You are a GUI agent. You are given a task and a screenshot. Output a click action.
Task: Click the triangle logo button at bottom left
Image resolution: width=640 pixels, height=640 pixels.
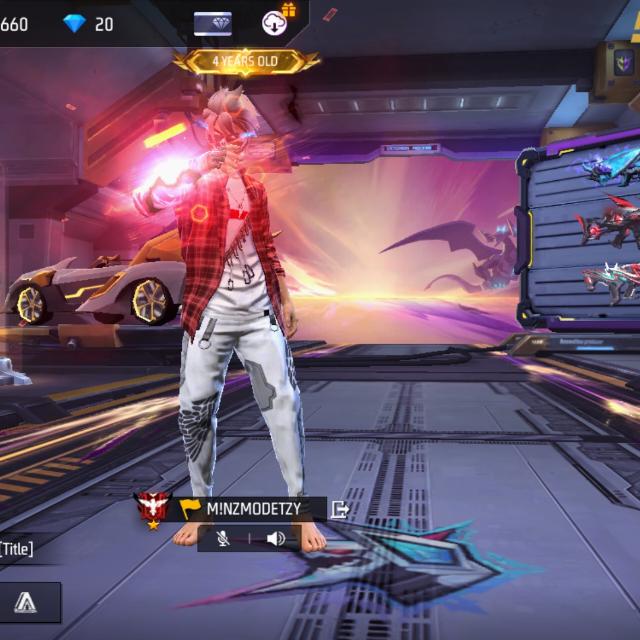[x=26, y=602]
